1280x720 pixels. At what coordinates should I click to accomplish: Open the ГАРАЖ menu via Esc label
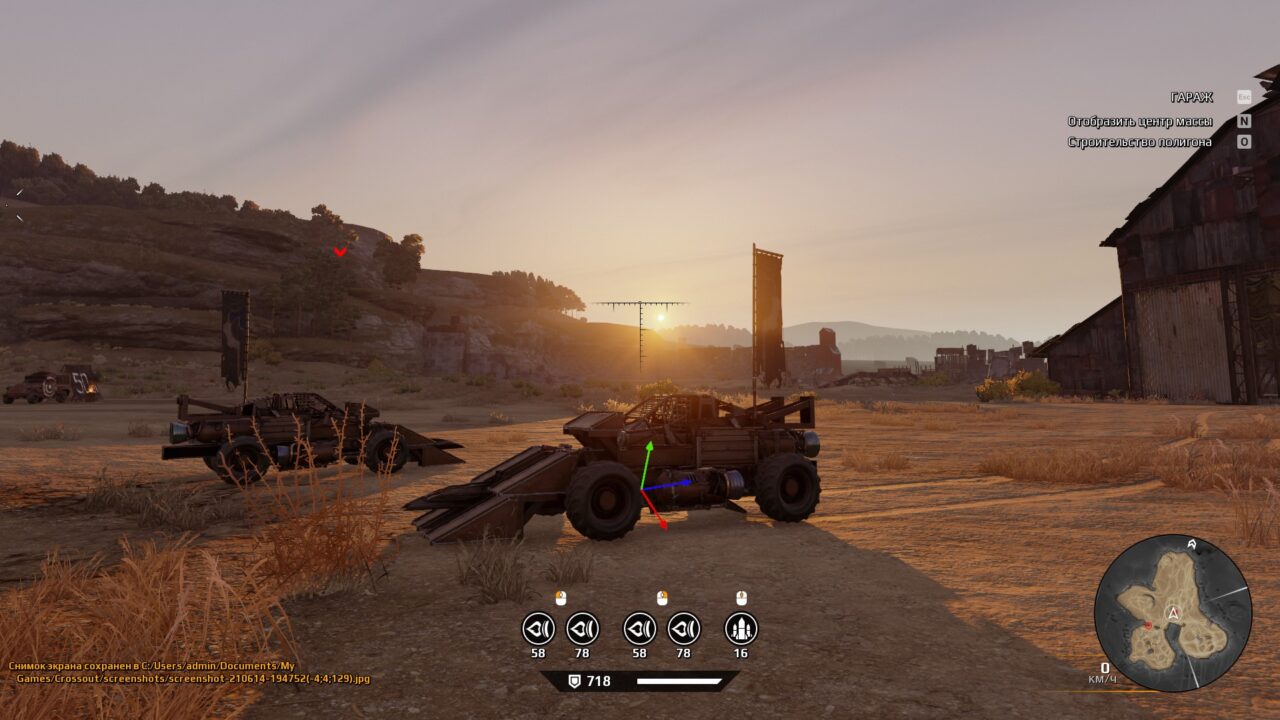click(1244, 96)
